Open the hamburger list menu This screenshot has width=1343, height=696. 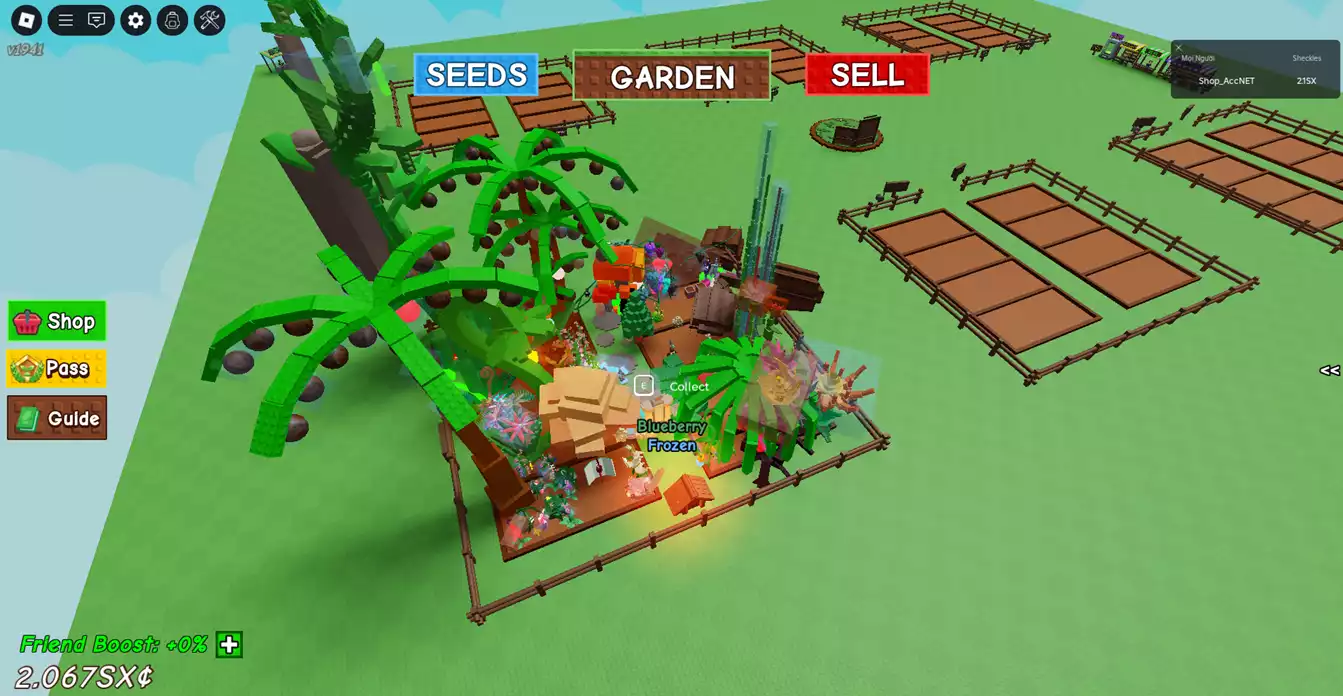tap(66, 20)
